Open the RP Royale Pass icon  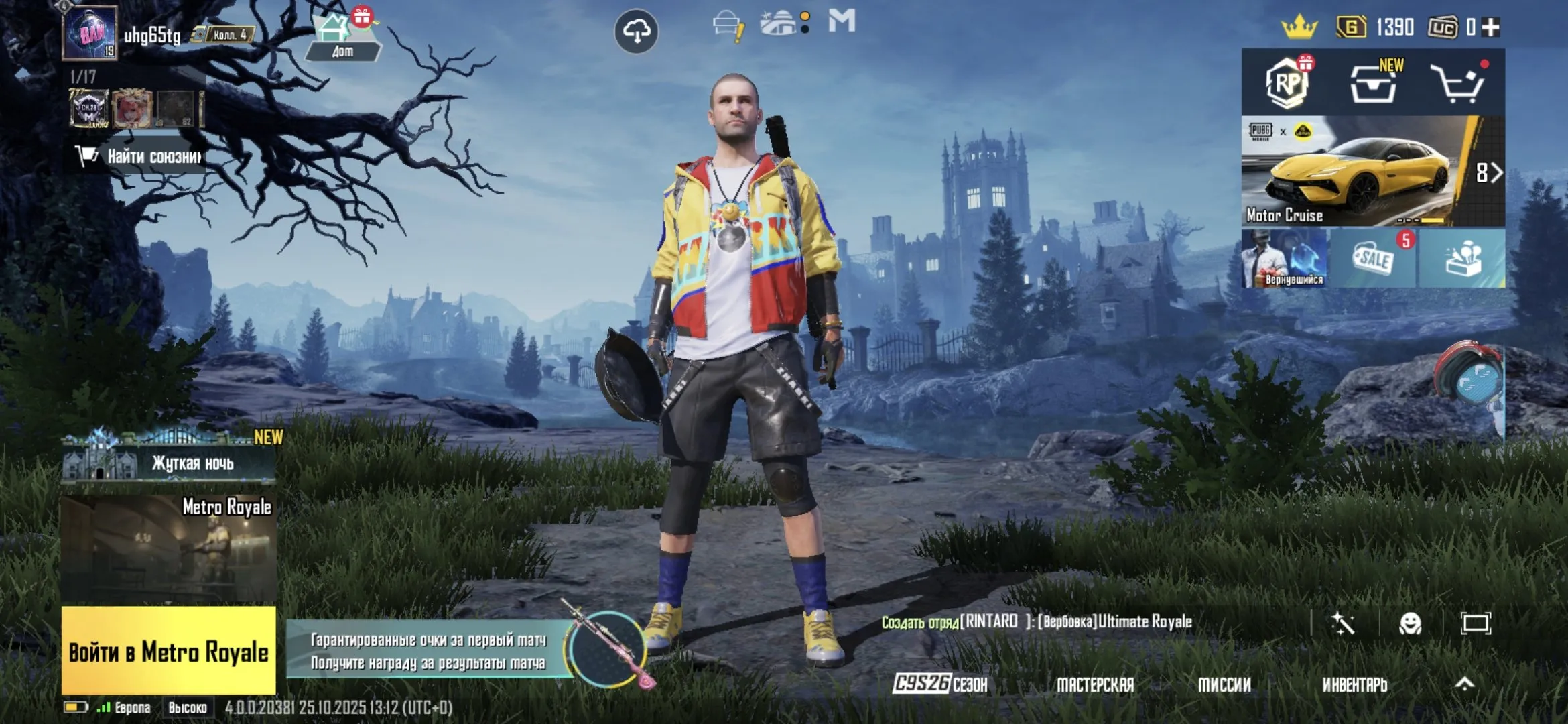click(1288, 84)
